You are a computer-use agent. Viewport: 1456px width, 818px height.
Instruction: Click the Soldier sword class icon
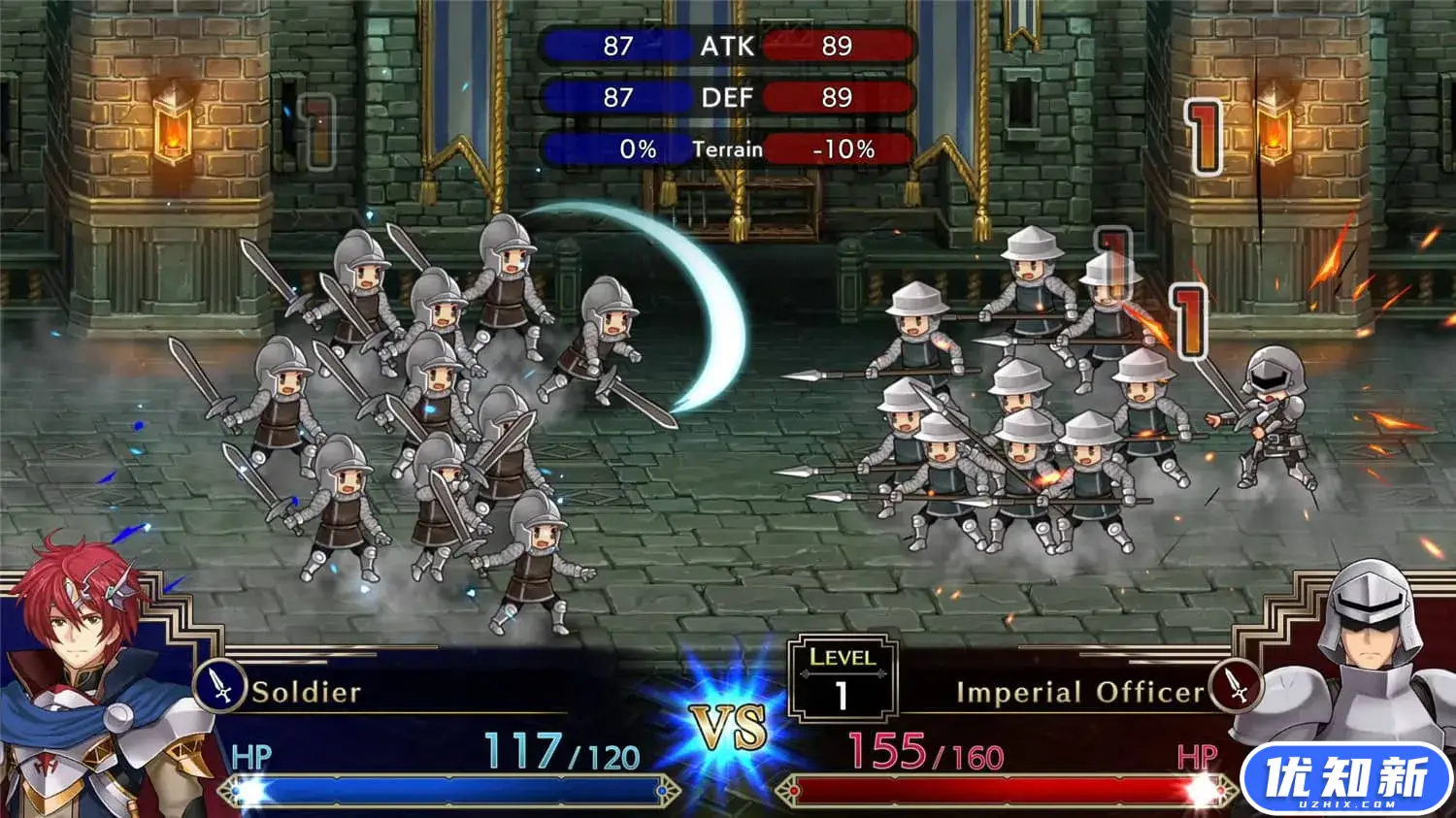220,686
